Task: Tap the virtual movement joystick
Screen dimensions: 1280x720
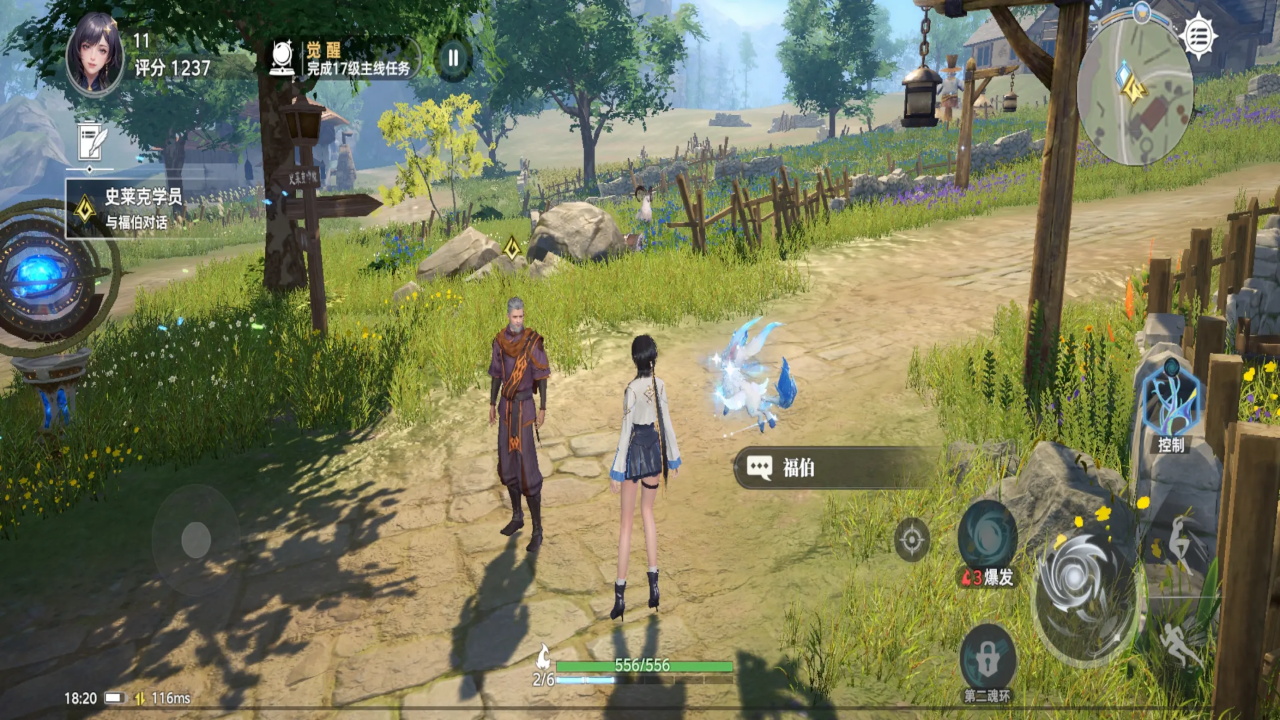Action: pos(196,541)
